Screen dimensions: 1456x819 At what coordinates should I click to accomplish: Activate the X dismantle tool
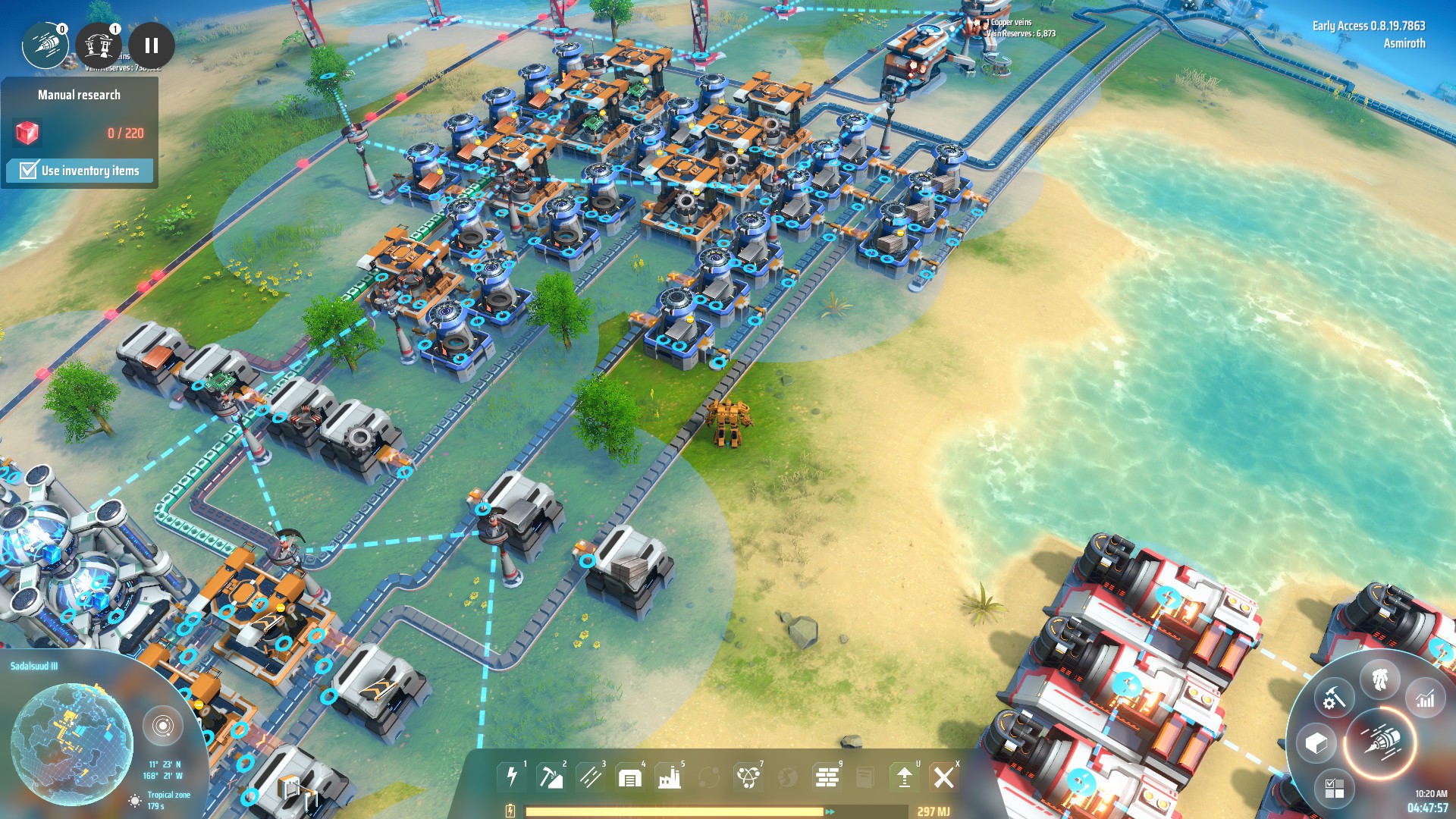point(944,777)
